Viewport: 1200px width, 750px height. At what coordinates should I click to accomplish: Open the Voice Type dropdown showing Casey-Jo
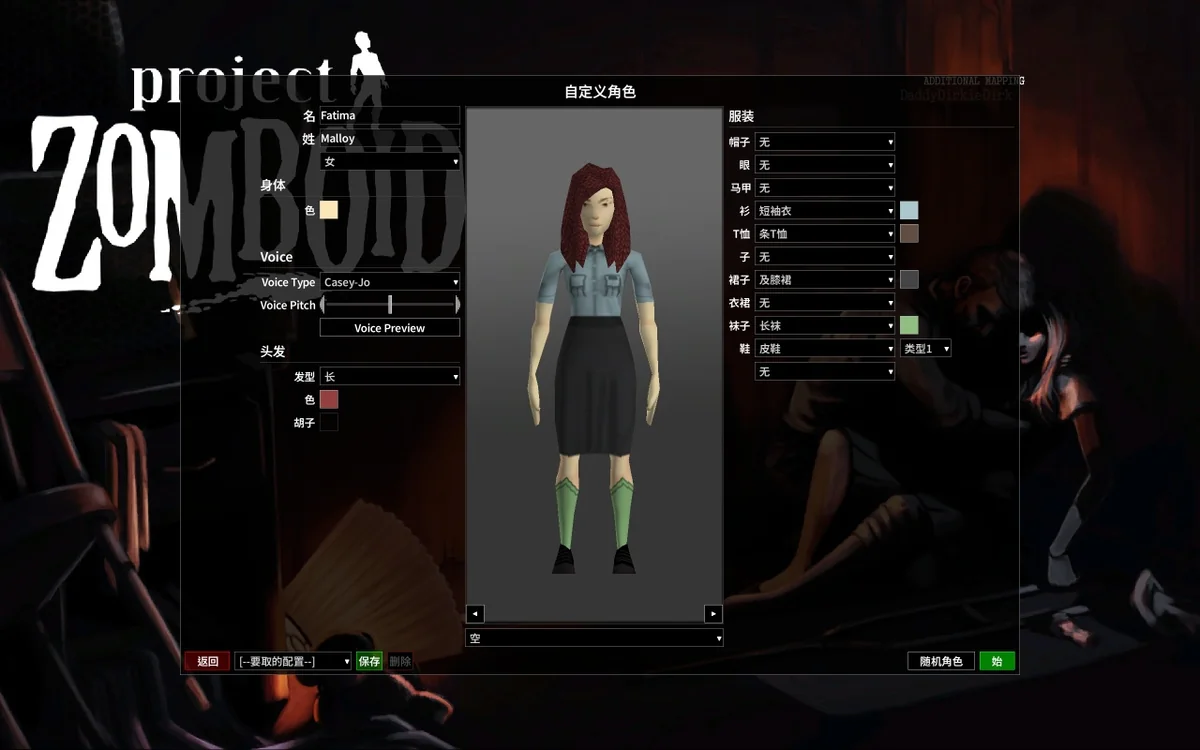[x=390, y=282]
